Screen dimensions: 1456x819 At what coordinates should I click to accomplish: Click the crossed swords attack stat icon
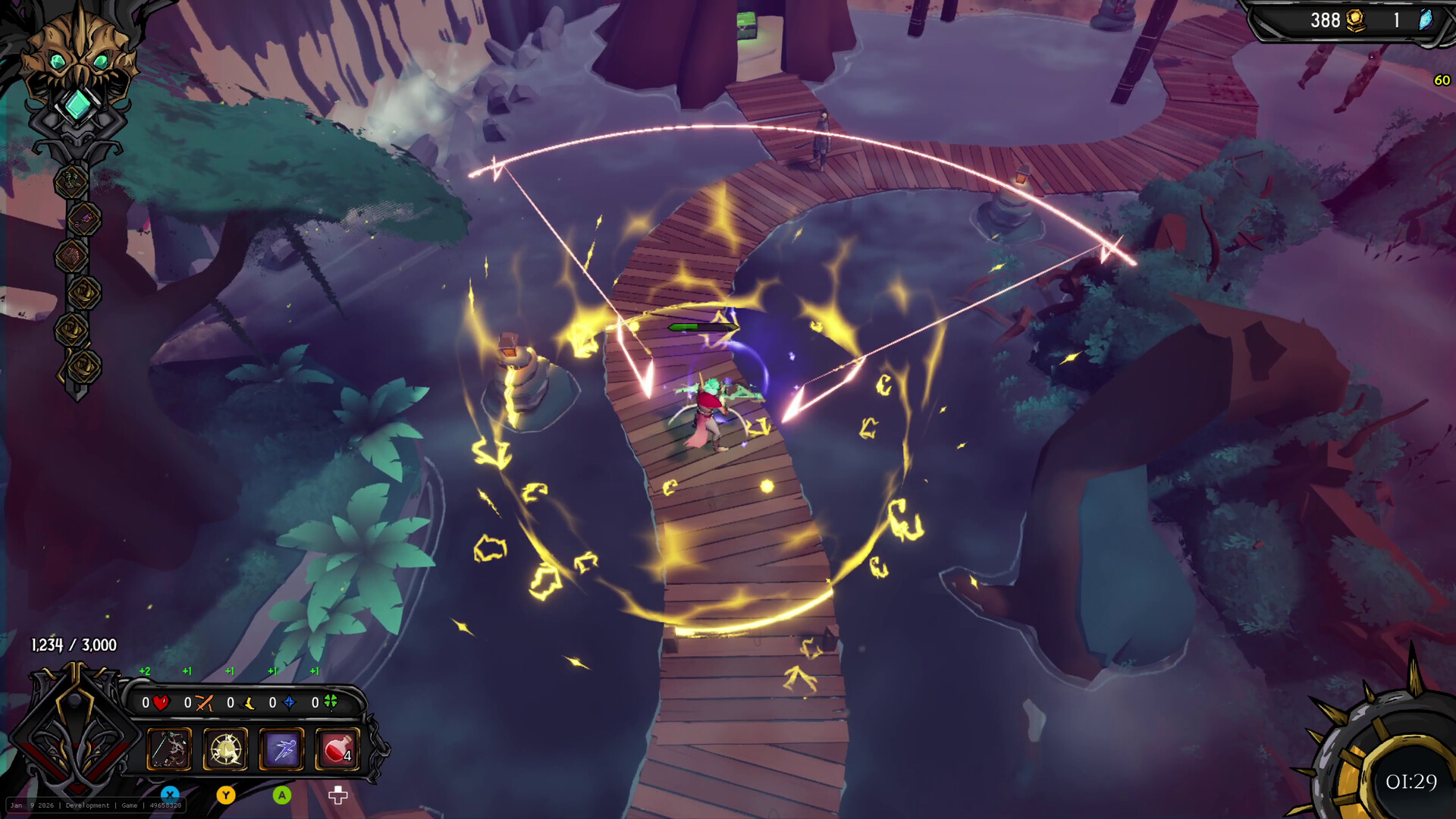pos(204,704)
